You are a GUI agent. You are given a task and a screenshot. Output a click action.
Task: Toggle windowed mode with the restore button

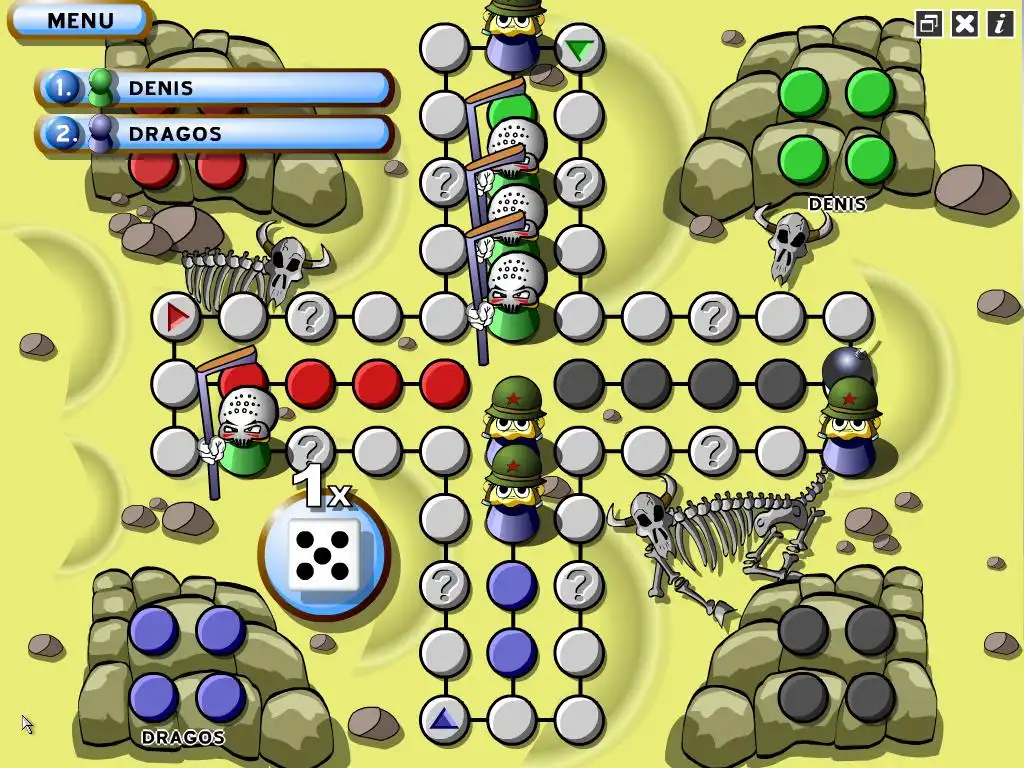click(x=929, y=24)
